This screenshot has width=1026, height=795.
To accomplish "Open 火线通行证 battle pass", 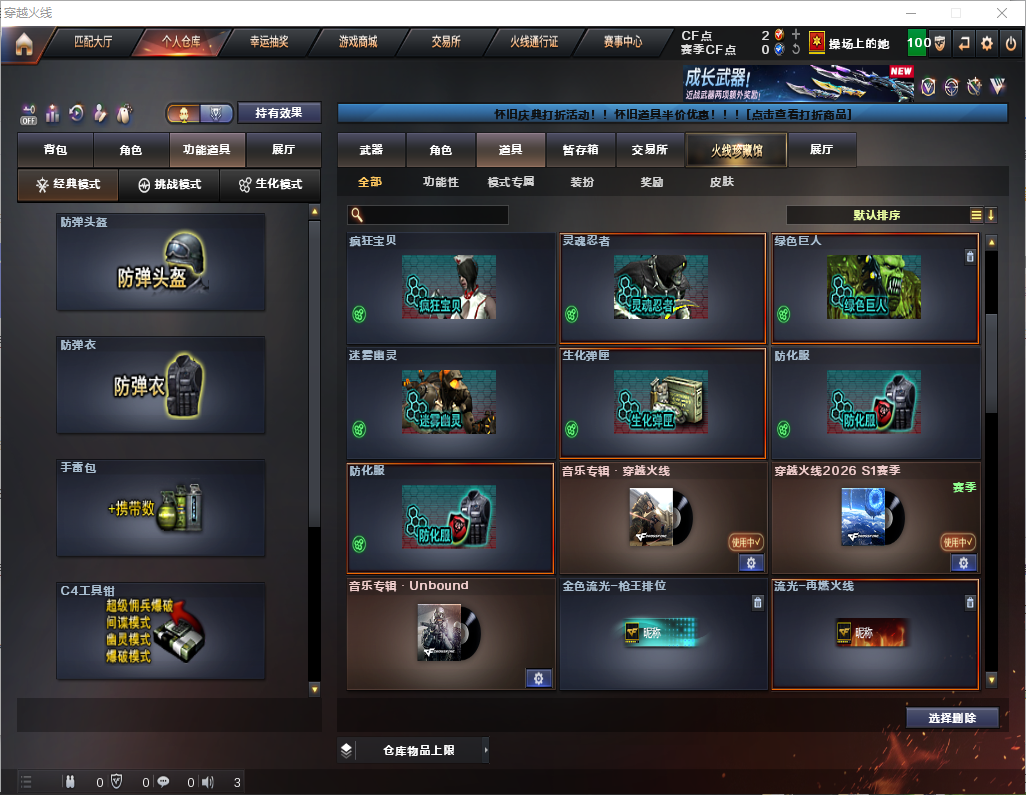I will [534, 43].
